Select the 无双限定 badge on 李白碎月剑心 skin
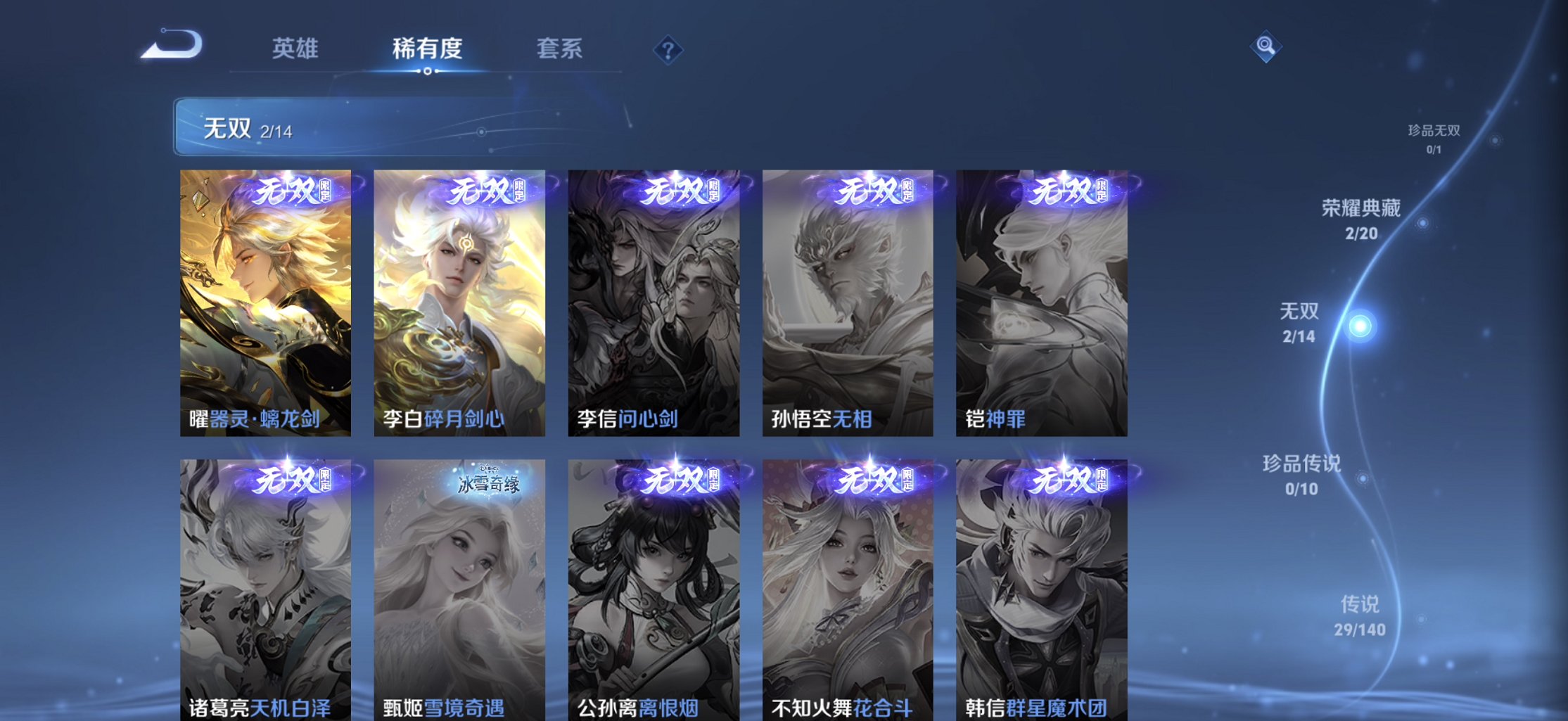Screen dimensions: 1568x721 [472, 196]
